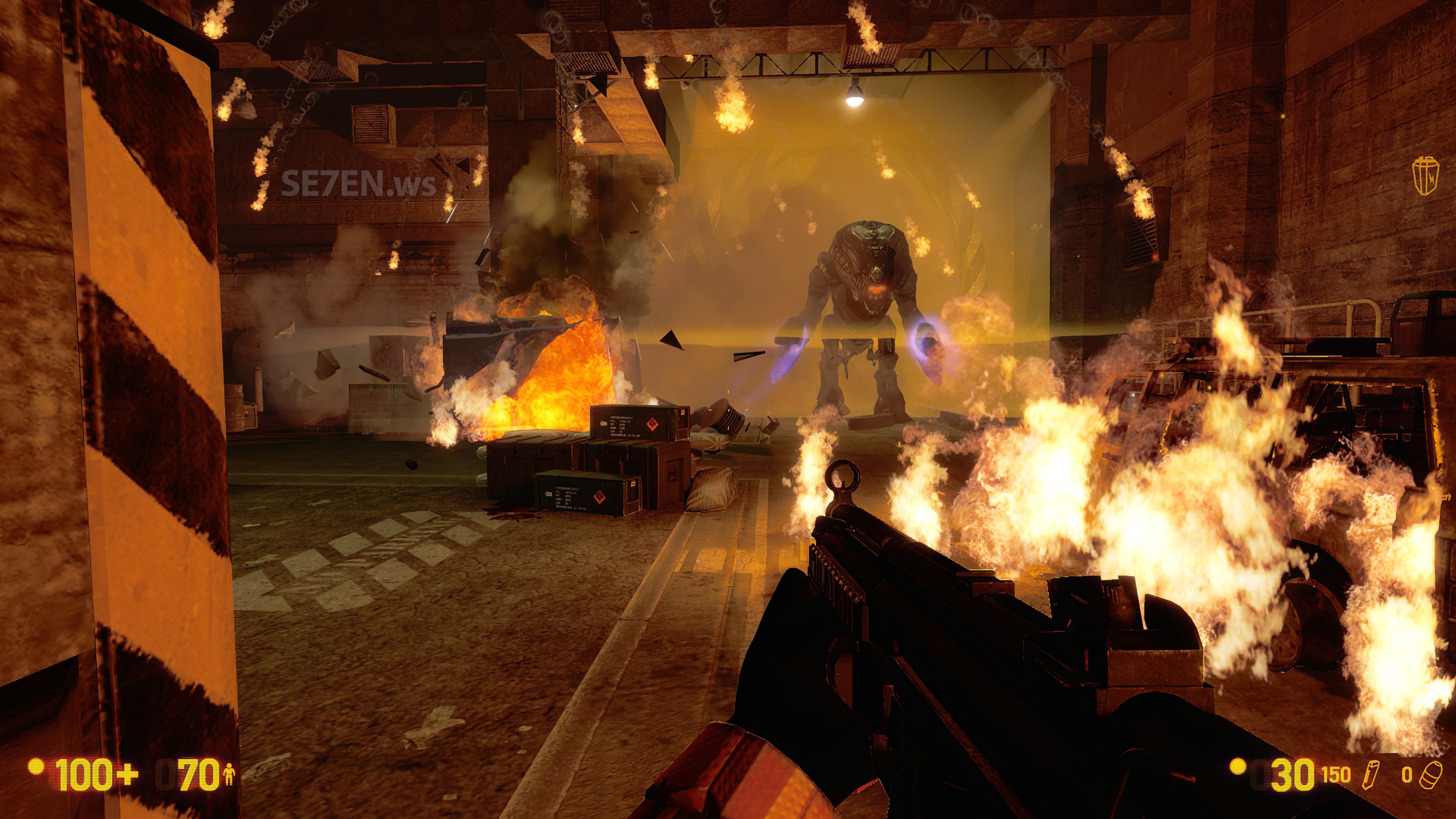
Task: Click the HEV suit figure icon
Action: click(229, 775)
